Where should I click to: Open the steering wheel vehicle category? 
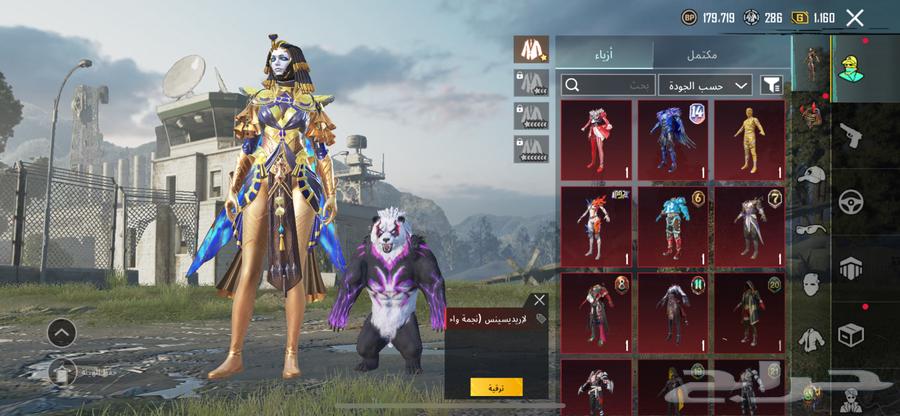pyautogui.click(x=851, y=198)
